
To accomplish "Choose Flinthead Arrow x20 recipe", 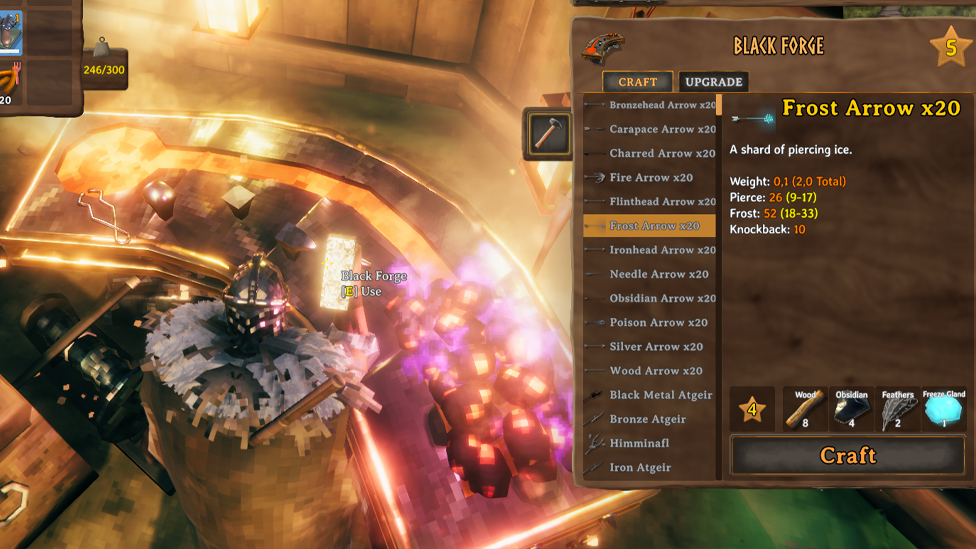I will [662, 201].
